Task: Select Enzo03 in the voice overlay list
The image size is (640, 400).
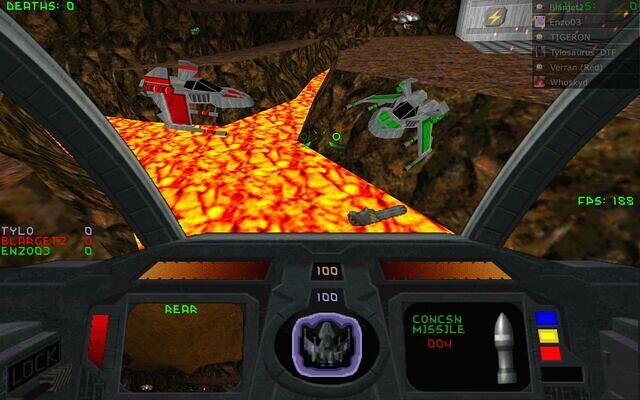Action: (x=568, y=20)
